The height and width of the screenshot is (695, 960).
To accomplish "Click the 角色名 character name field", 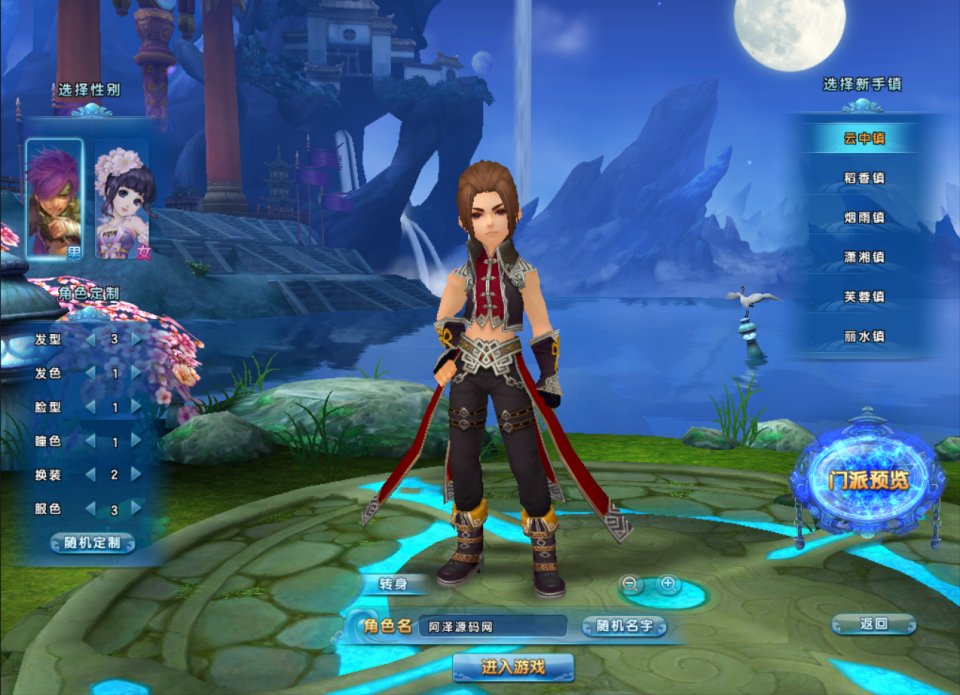I will [x=490, y=627].
